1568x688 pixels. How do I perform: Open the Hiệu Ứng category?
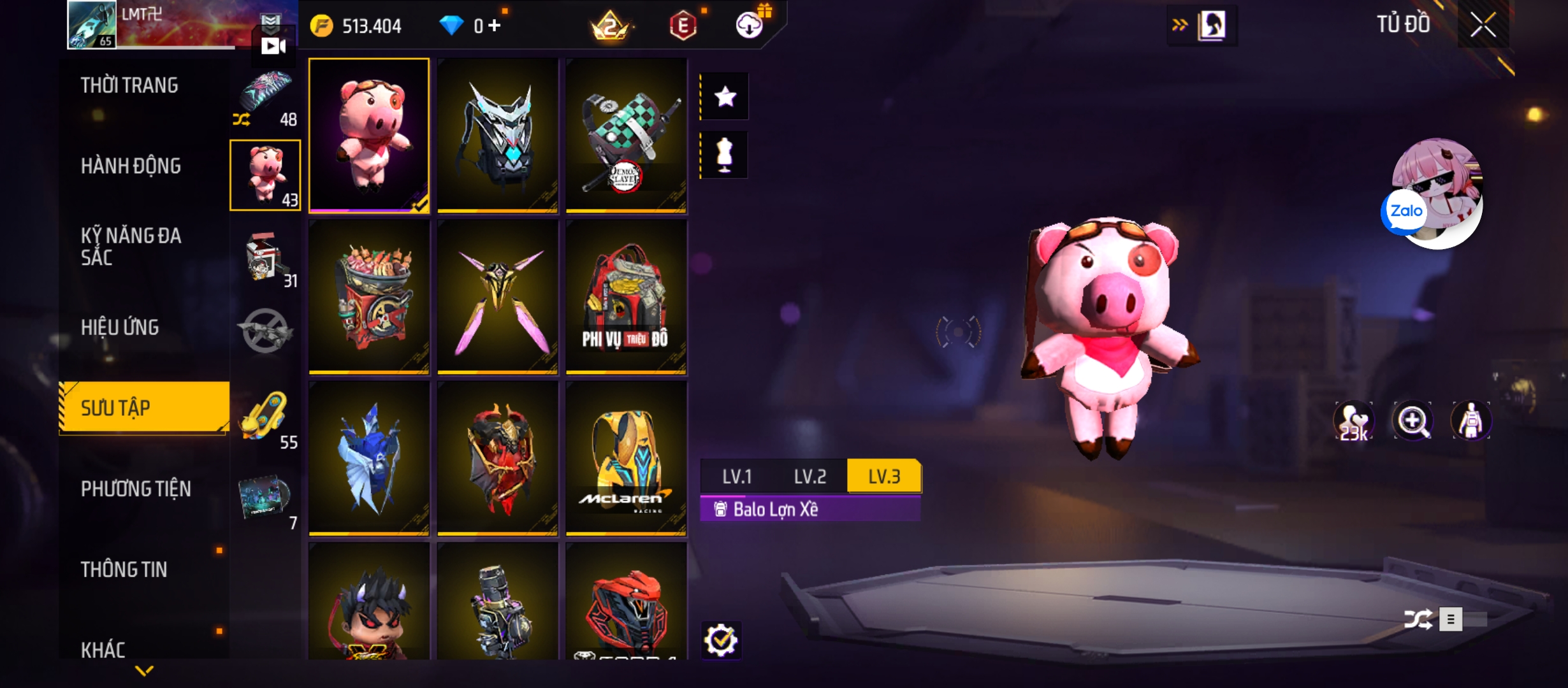coord(120,327)
